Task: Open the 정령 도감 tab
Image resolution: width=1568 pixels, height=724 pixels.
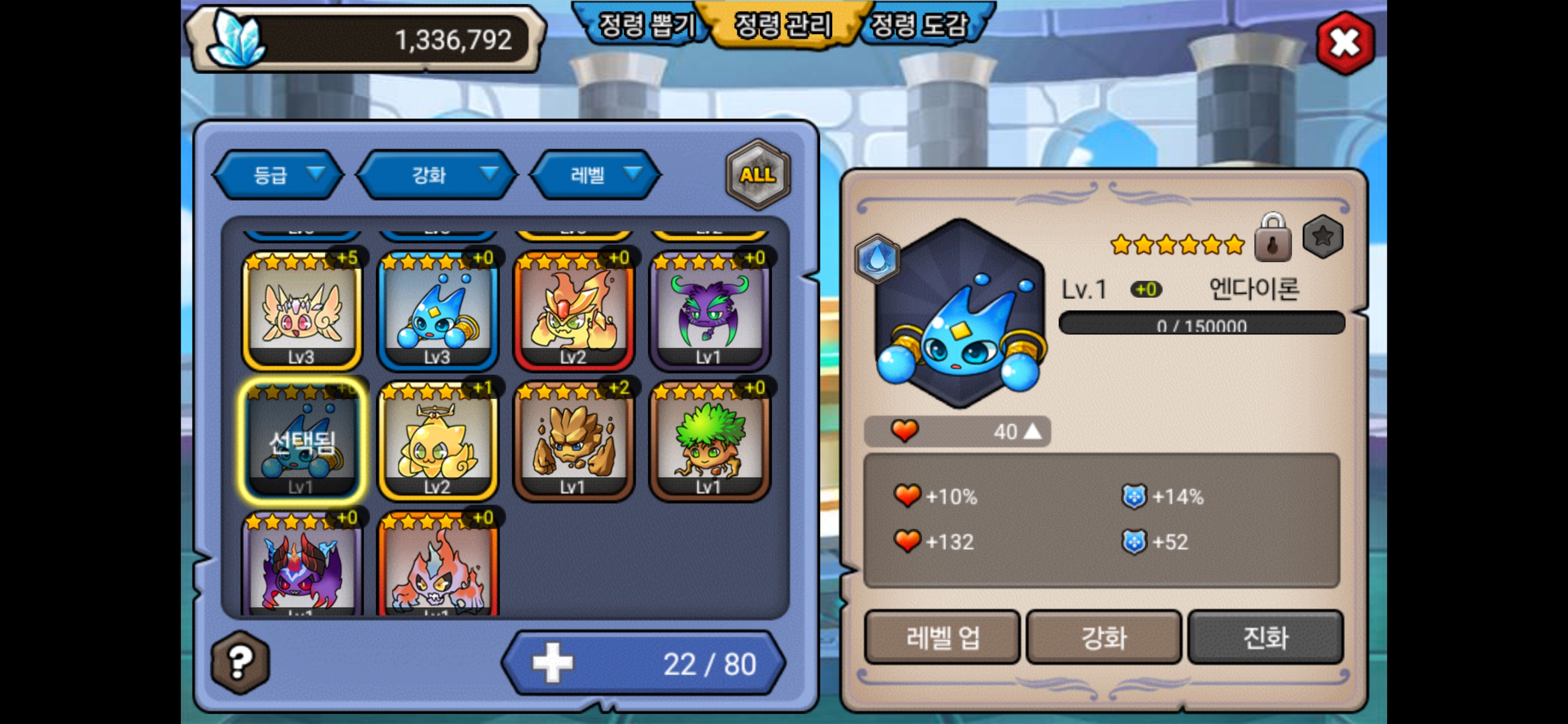Action: point(919,26)
